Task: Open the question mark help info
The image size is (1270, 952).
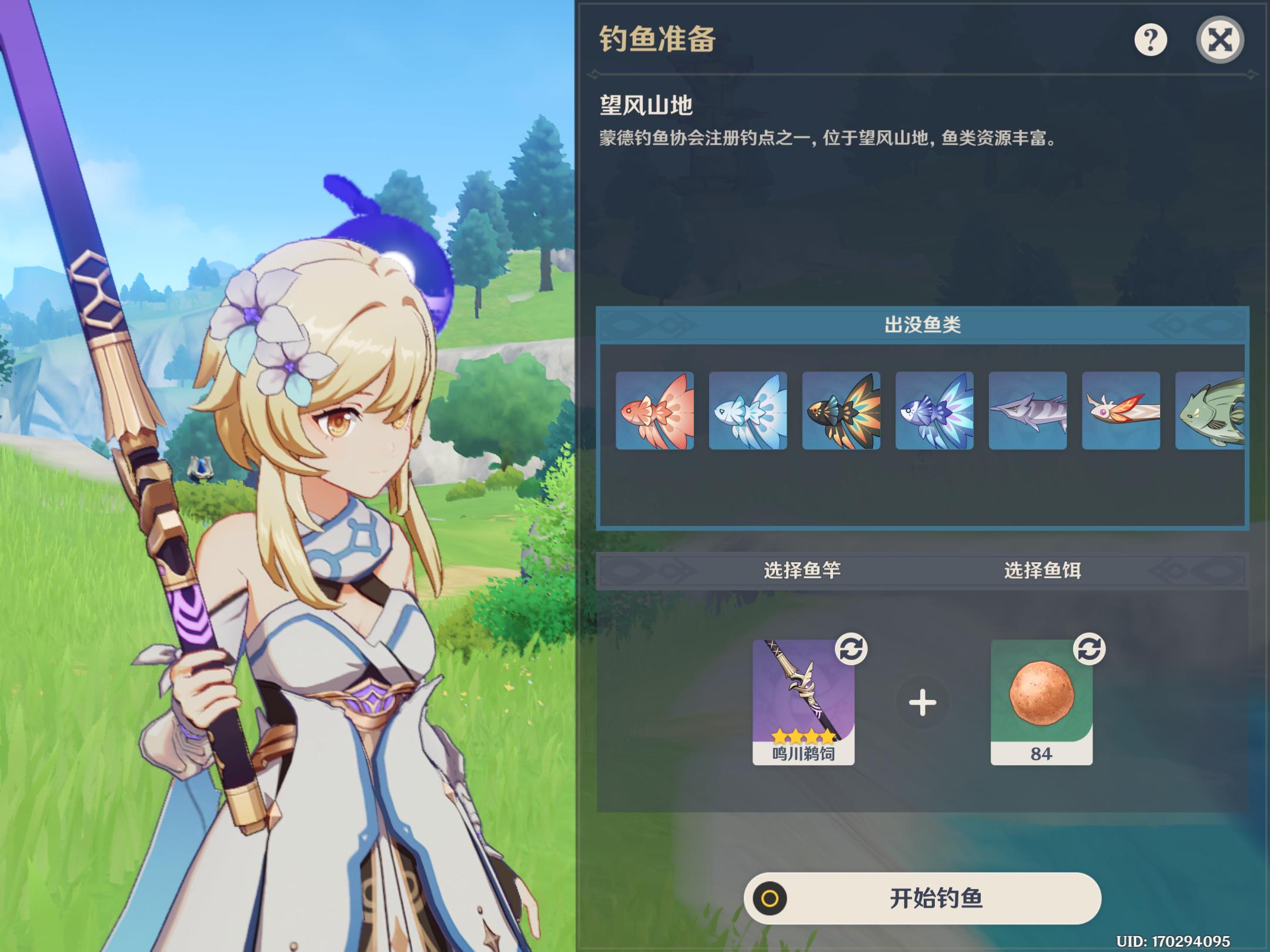Action: (1150, 40)
